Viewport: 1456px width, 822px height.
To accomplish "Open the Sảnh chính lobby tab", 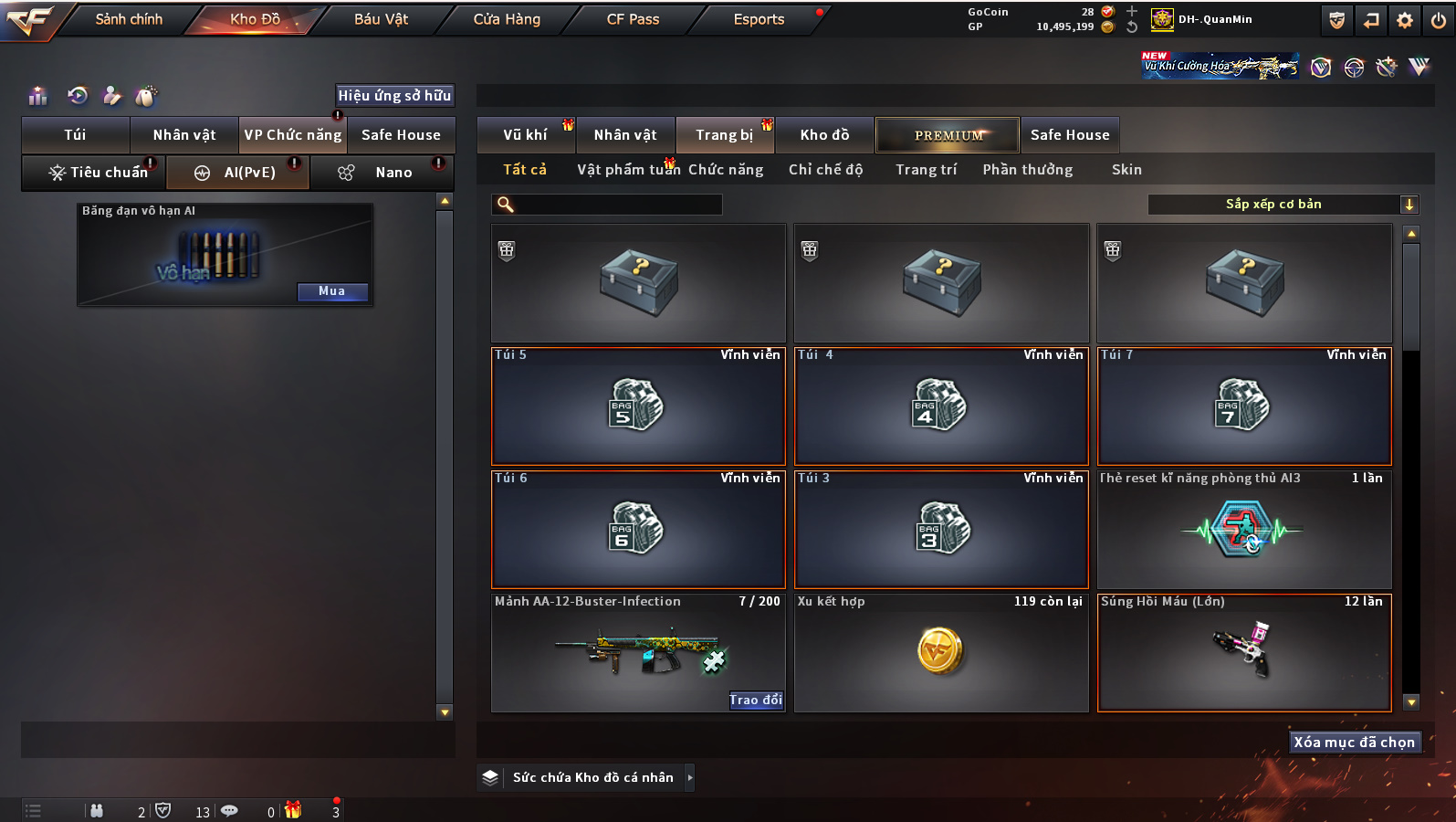I will (x=129, y=19).
